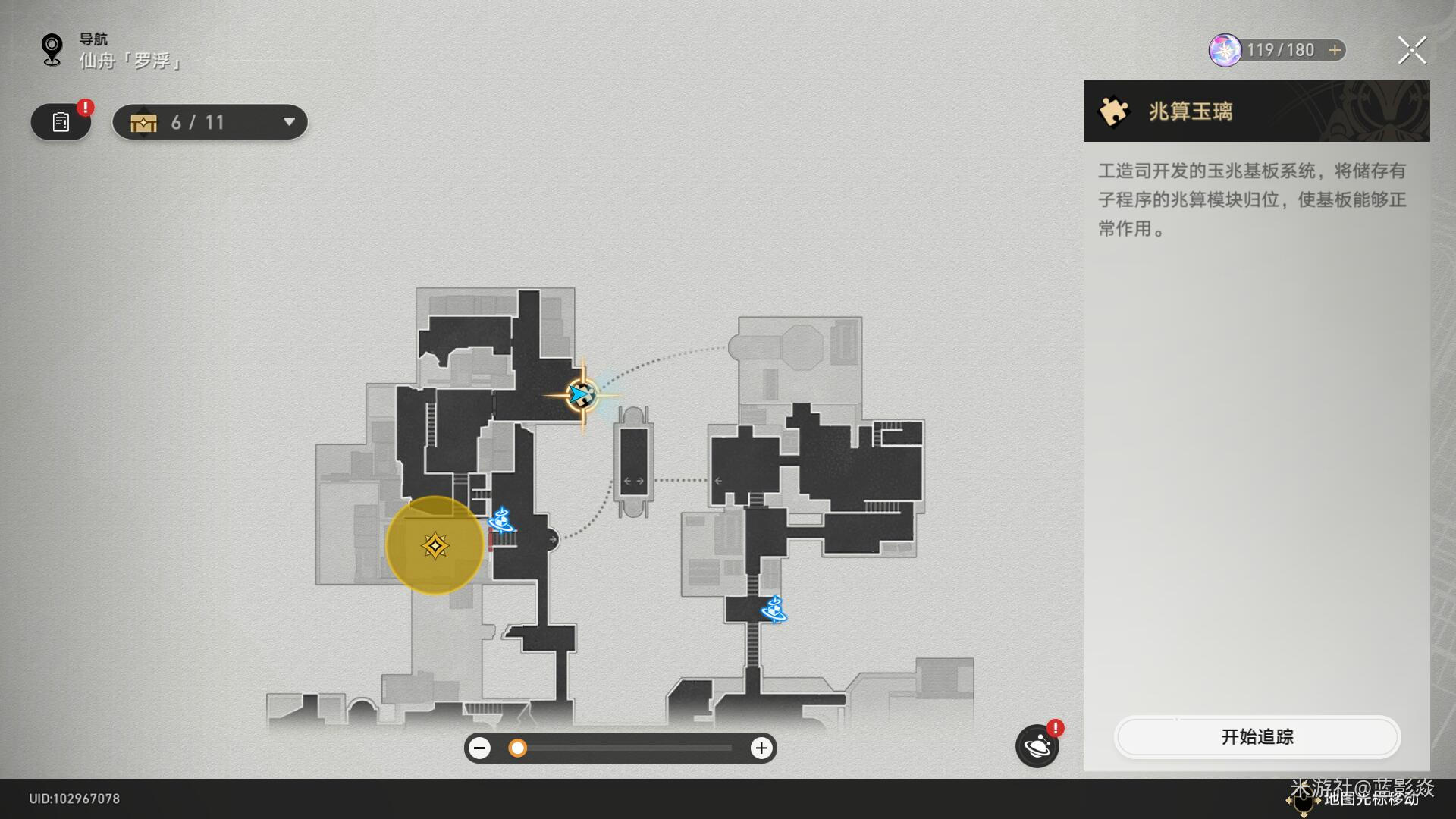
Task: Close the map with the X button
Action: (1411, 51)
